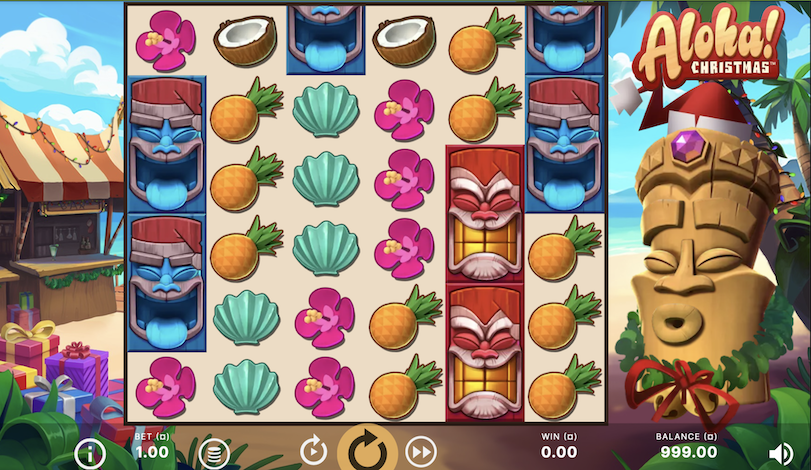The image size is (811, 470).
Task: Toggle sound with the speaker icon
Action: 781,453
